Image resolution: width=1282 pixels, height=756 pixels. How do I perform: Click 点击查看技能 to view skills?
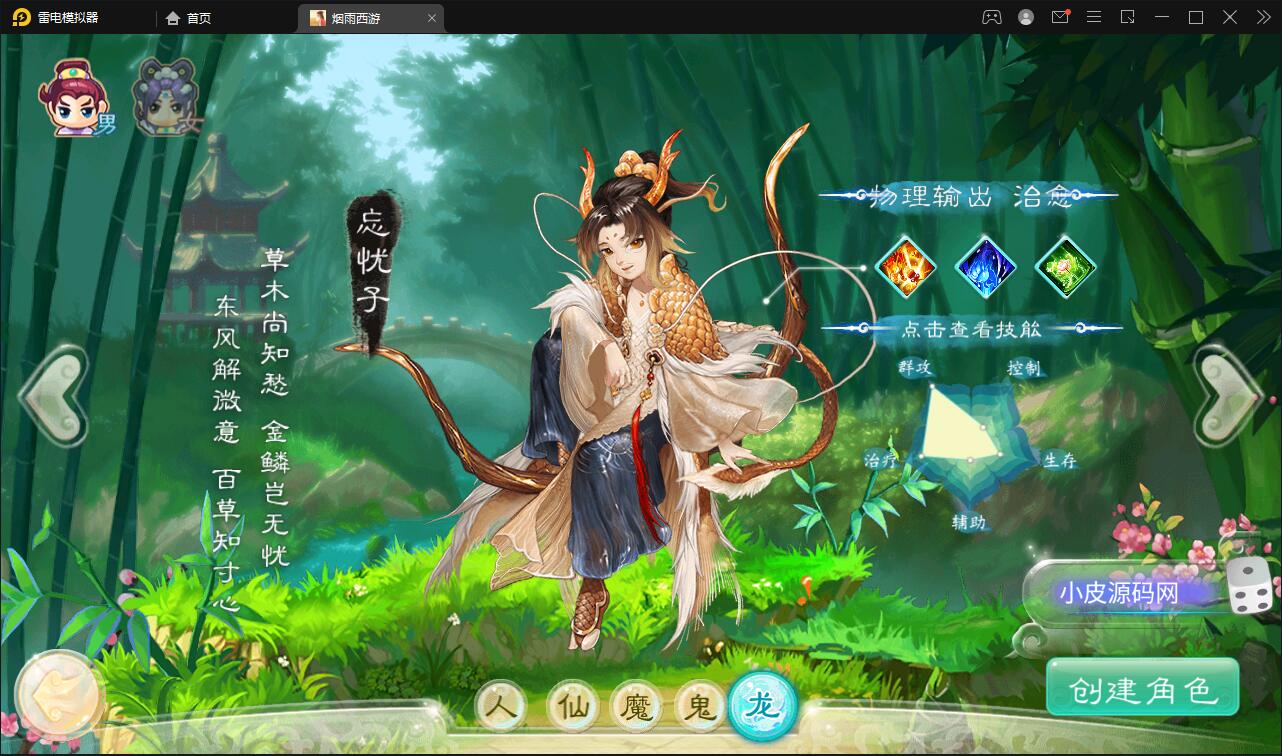pyautogui.click(x=972, y=327)
